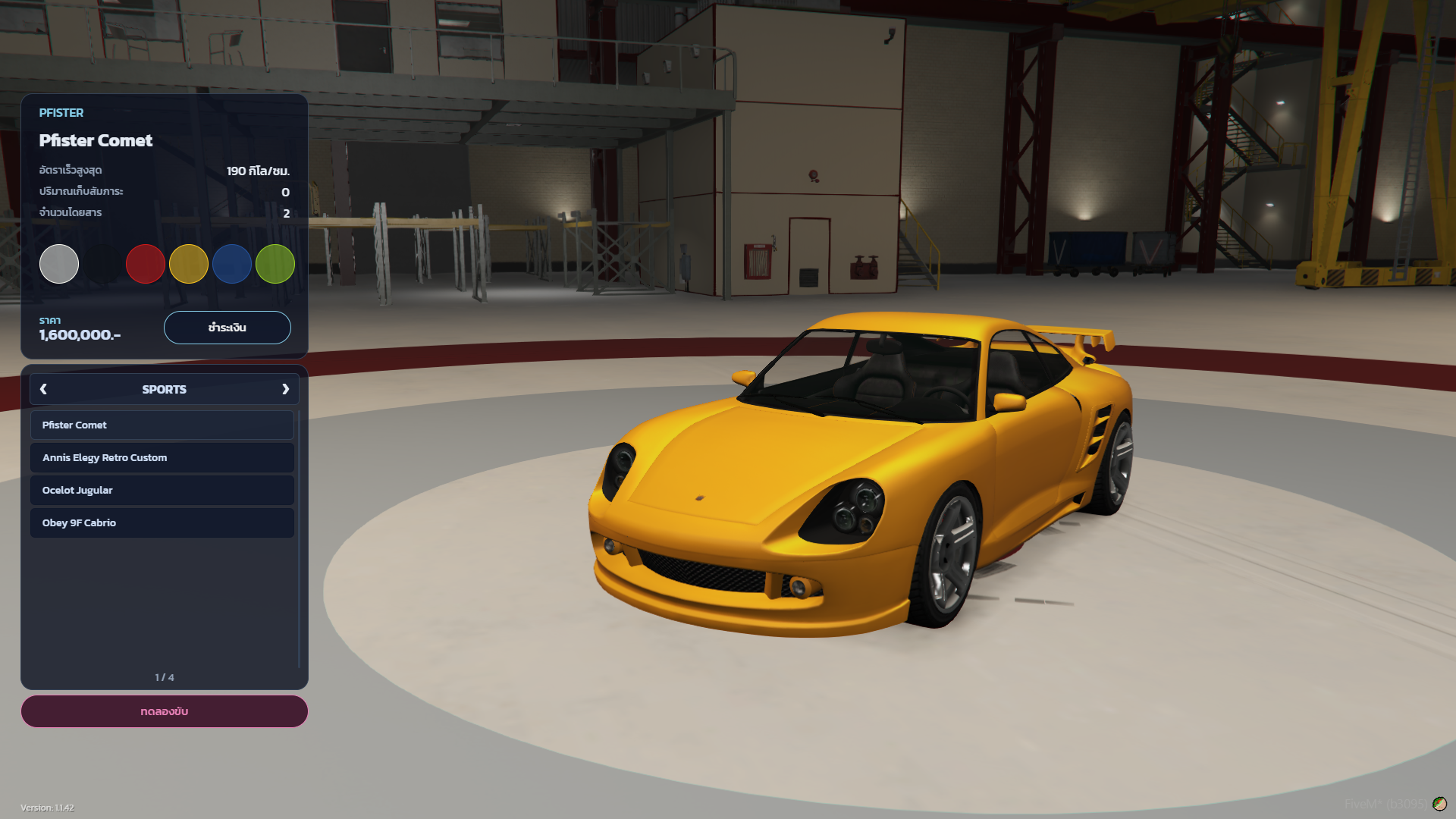Click the ชำระเงิน purchase button

click(x=227, y=328)
